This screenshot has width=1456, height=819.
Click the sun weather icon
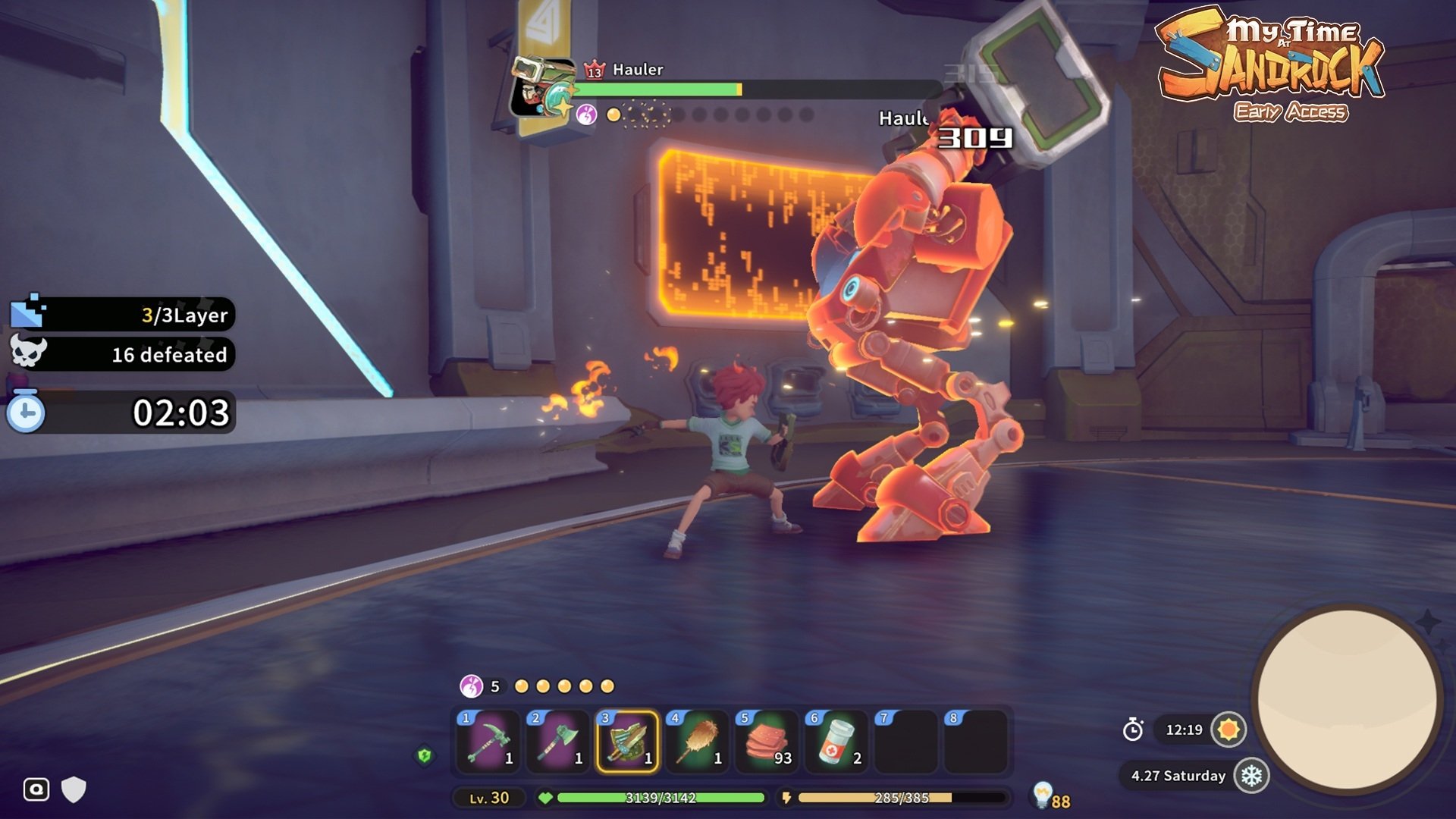point(1228,730)
